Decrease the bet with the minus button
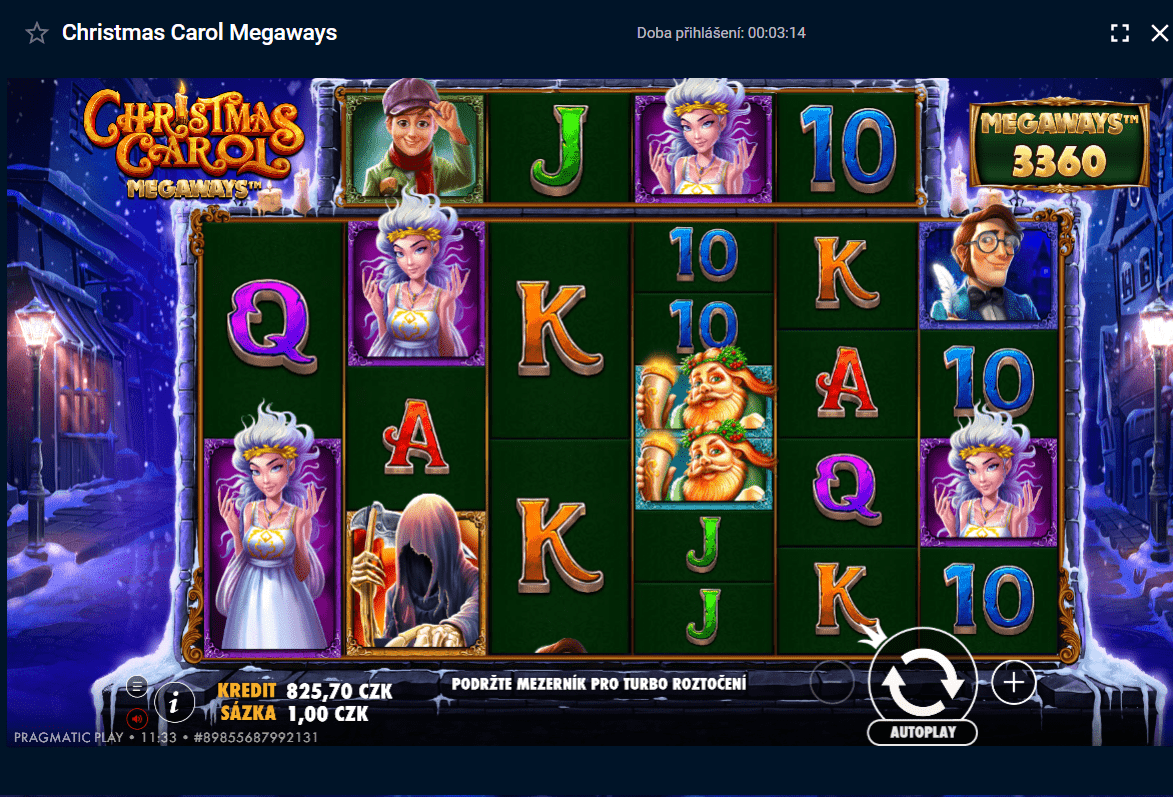Screen dimensions: 1173x797 (831, 683)
